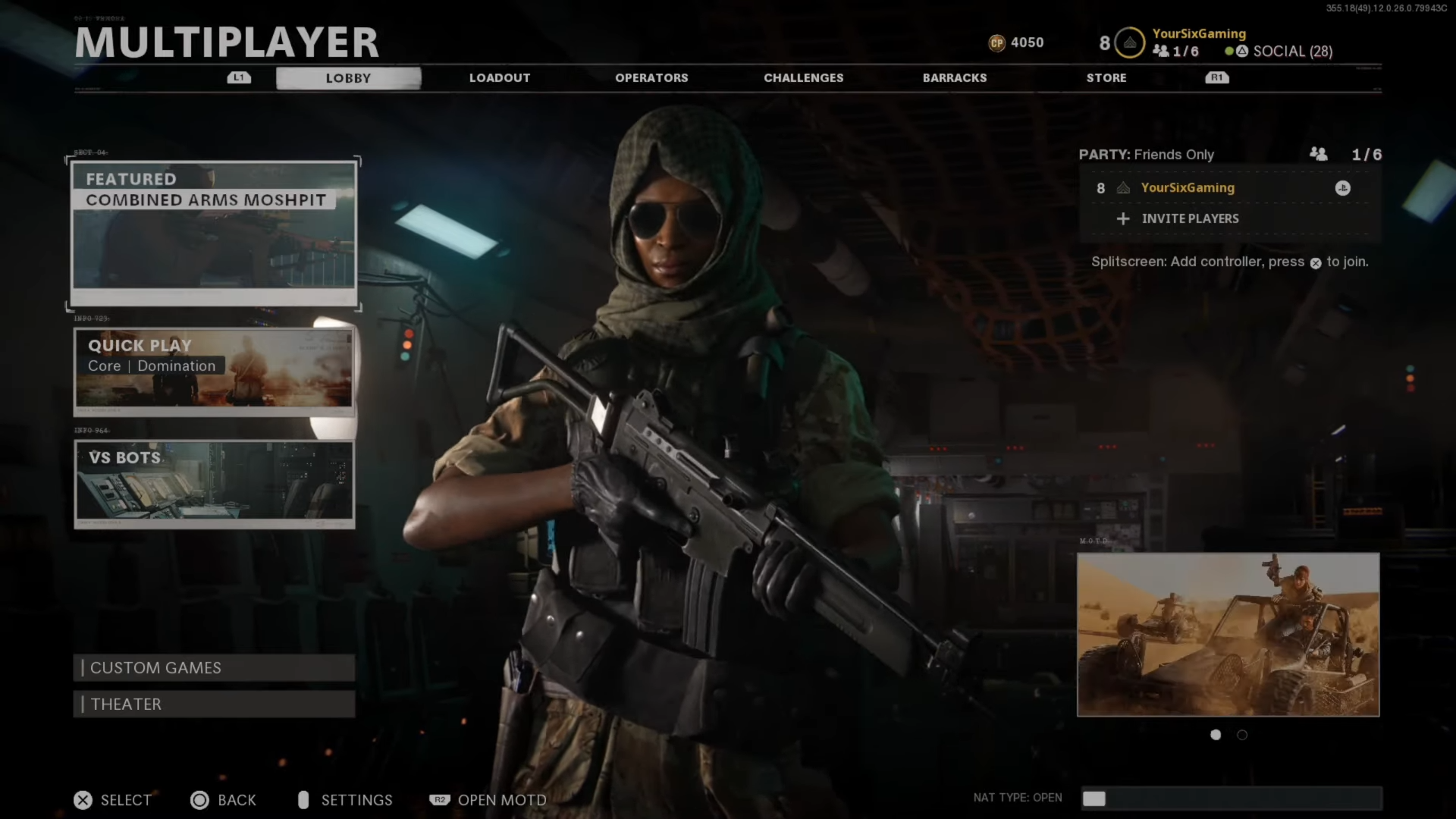Viewport: 1456px width, 819px height.
Task: Start a VS Bots match
Action: (214, 483)
